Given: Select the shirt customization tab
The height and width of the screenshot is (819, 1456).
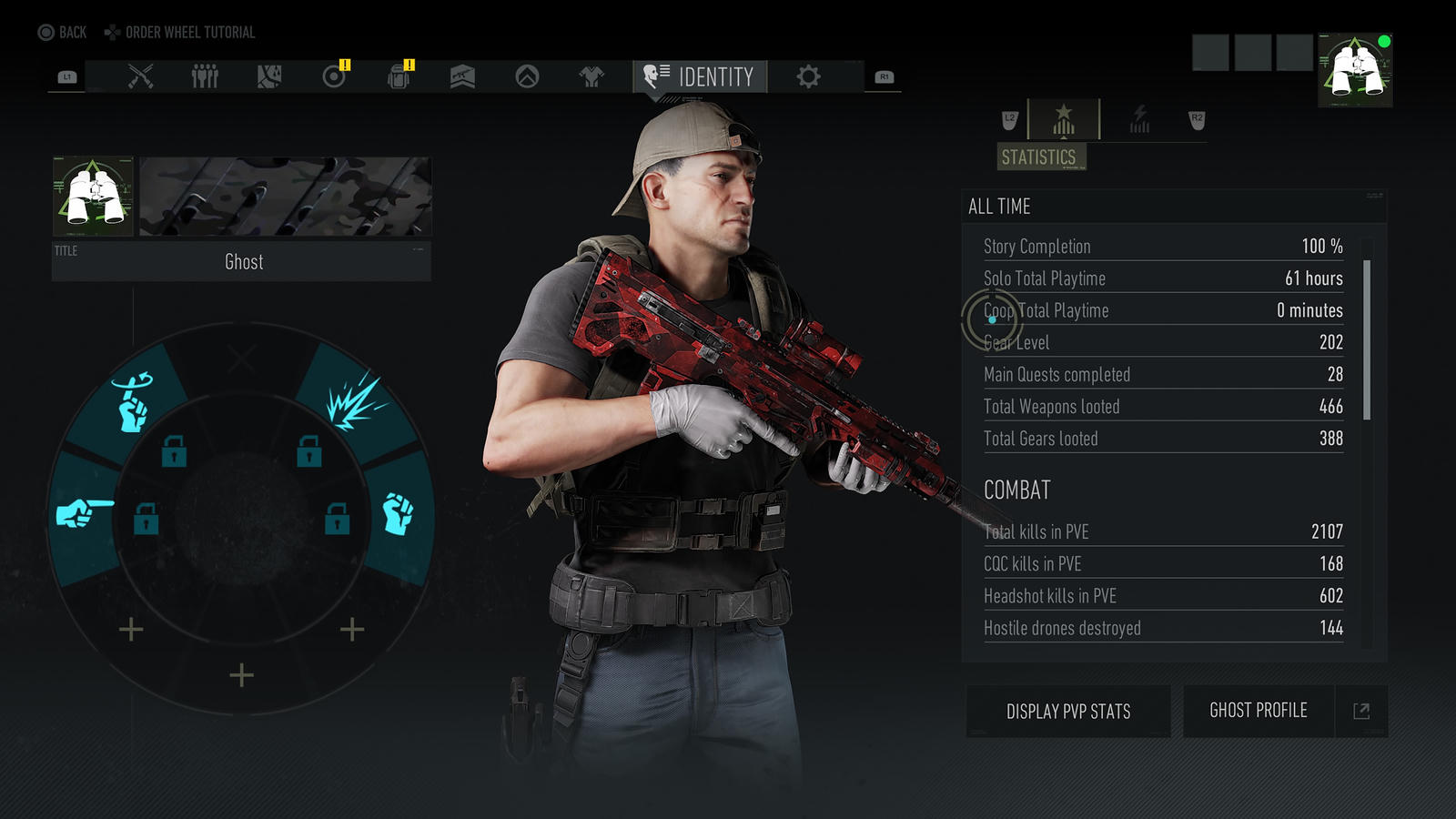Looking at the screenshot, I should [591, 76].
